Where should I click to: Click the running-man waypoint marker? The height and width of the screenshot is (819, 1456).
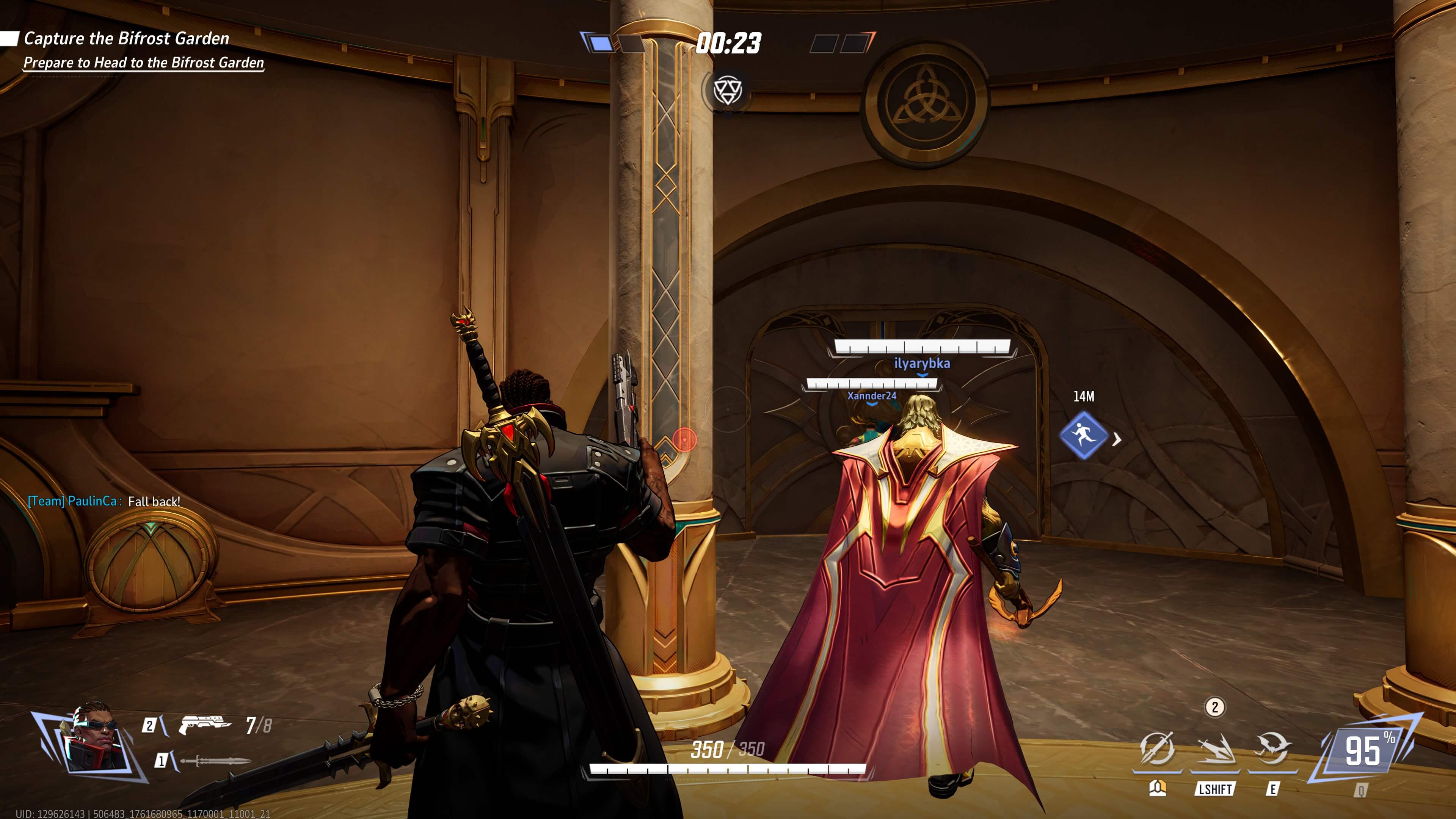(1083, 435)
